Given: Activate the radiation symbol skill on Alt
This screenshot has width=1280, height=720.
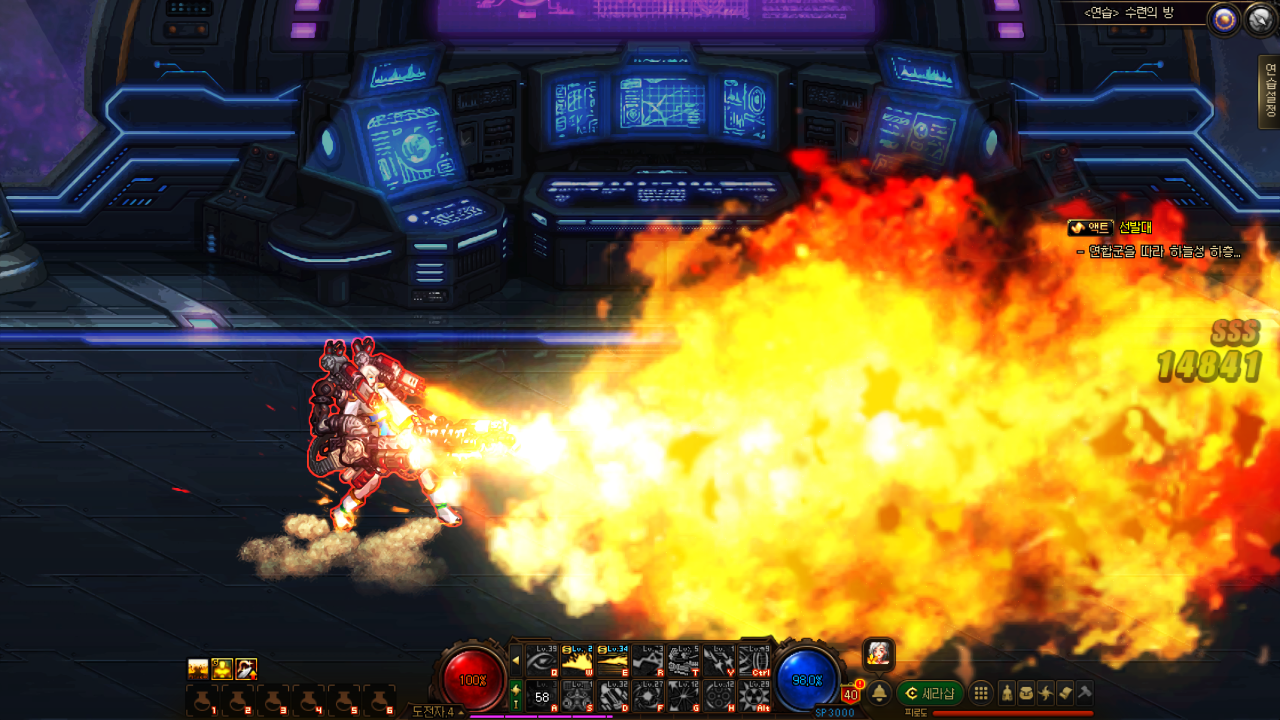Looking at the screenshot, I should 754,695.
